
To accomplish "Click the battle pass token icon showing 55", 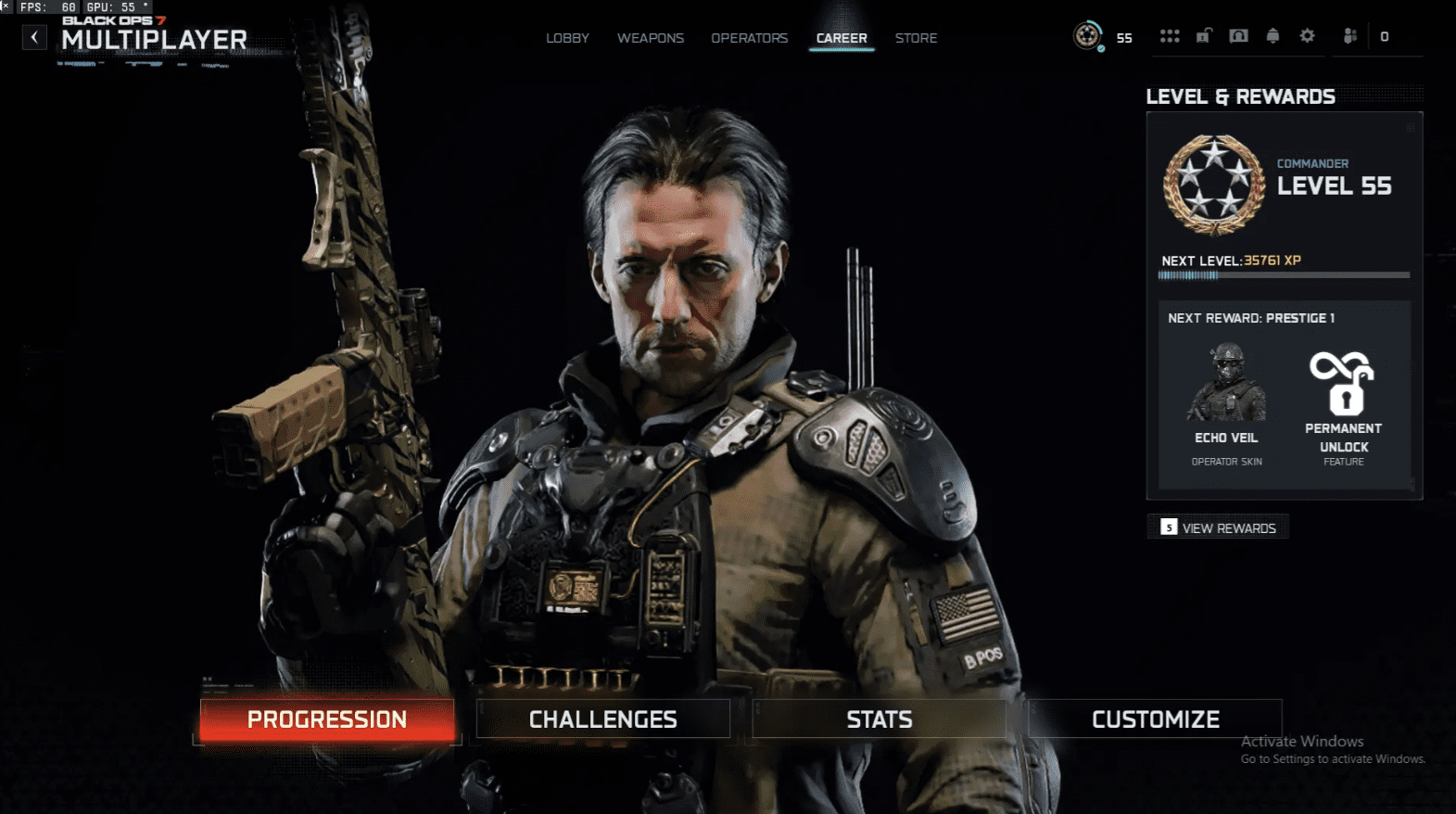I will tap(1087, 37).
